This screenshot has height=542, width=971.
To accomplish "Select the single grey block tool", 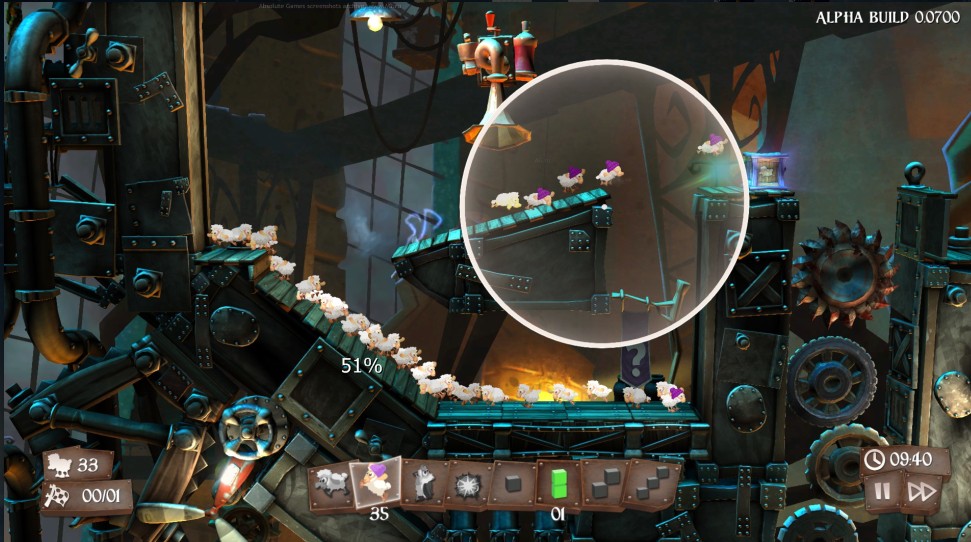I will 512,484.
